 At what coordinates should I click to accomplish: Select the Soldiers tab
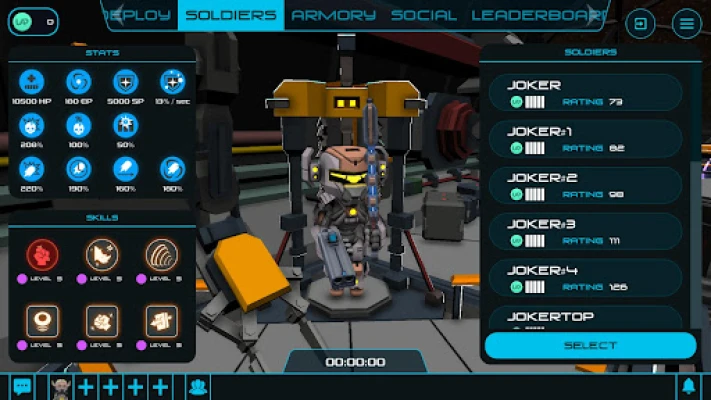click(x=231, y=15)
